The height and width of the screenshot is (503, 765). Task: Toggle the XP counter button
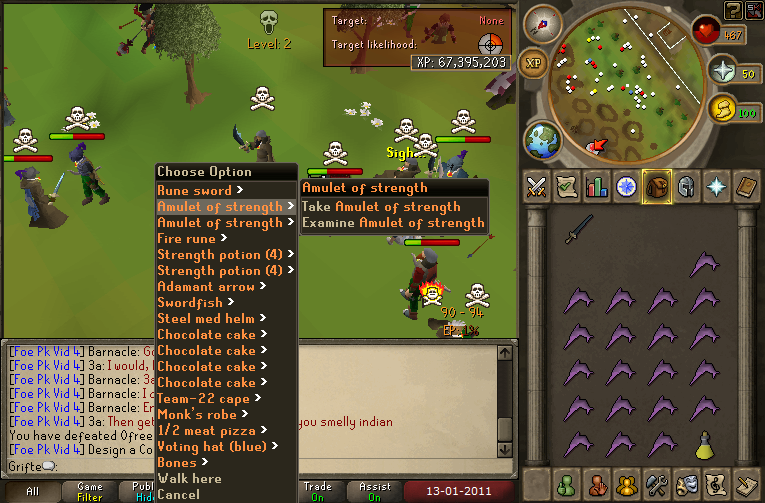point(533,62)
